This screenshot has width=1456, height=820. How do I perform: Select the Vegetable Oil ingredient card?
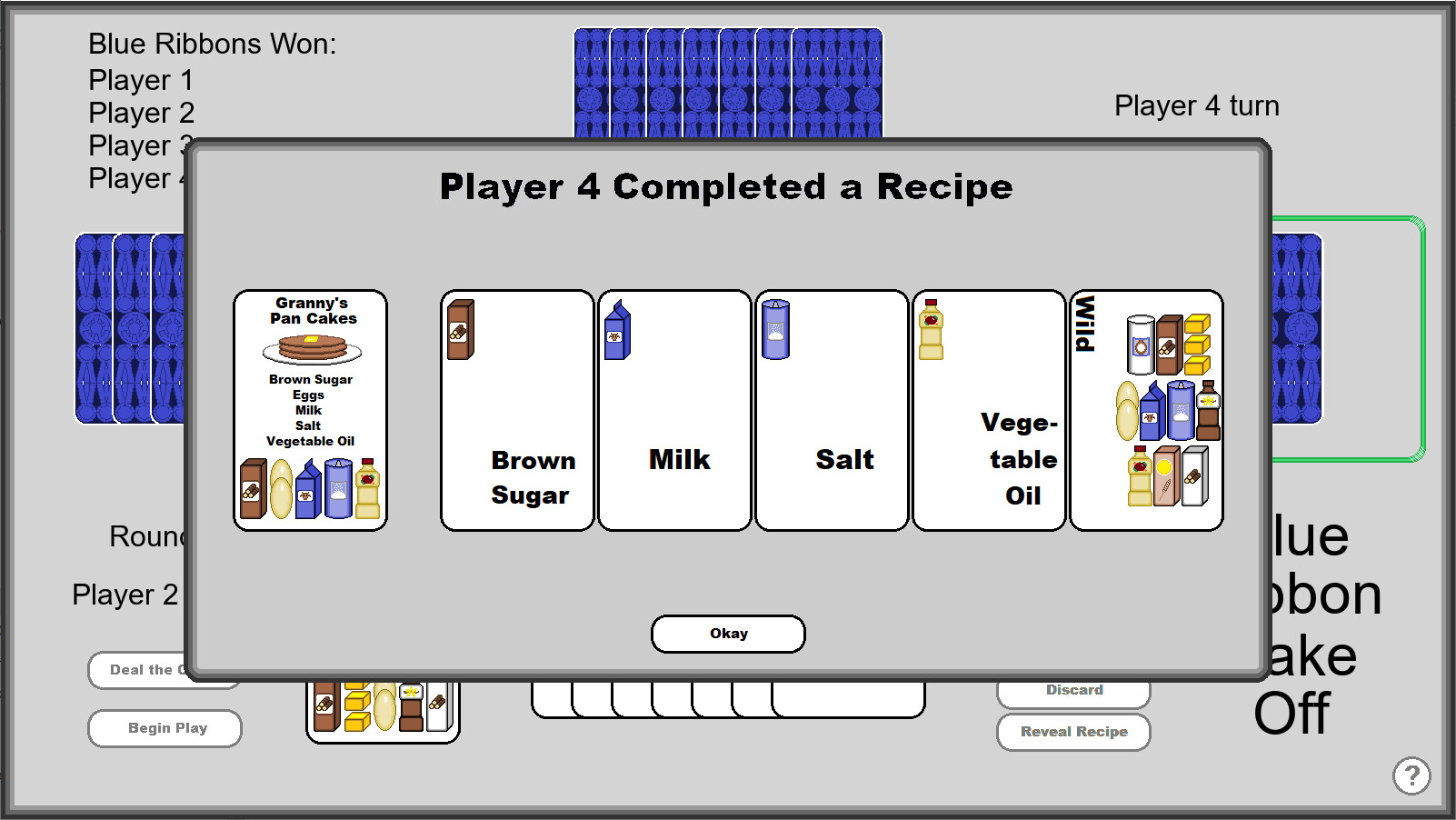[x=988, y=409]
